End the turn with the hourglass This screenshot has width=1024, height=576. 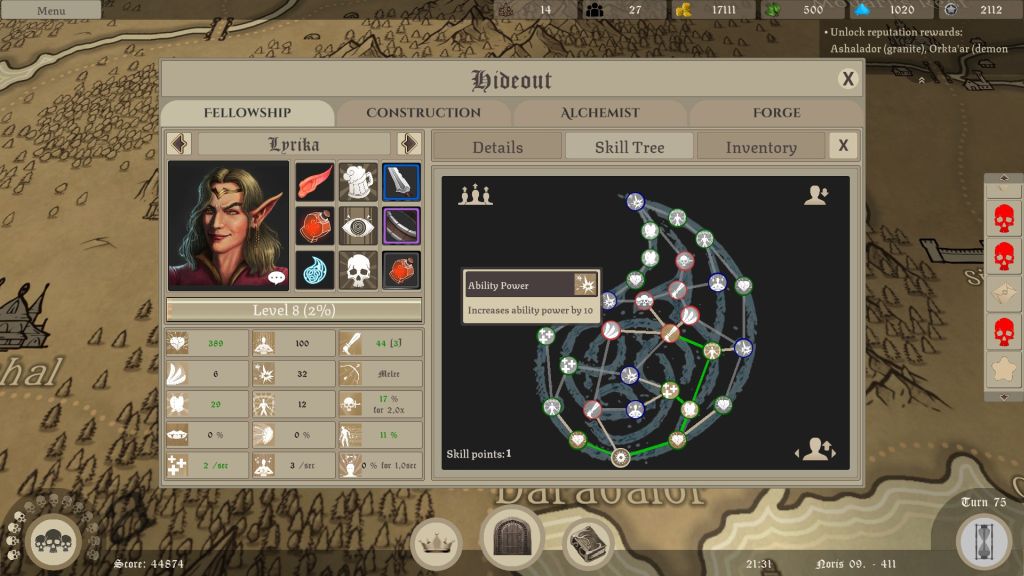[x=984, y=541]
